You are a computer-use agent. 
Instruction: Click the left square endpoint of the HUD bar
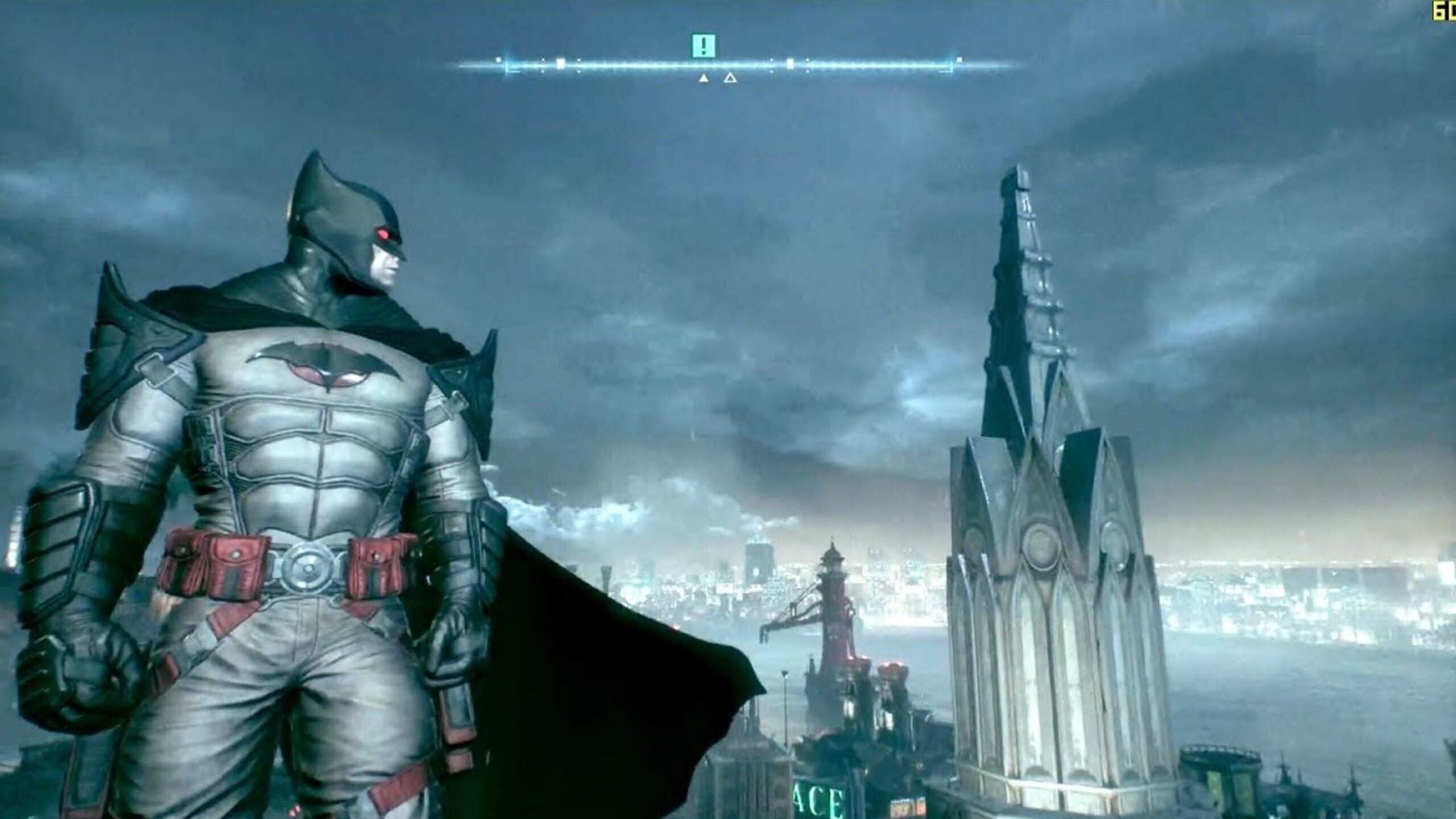[x=499, y=60]
